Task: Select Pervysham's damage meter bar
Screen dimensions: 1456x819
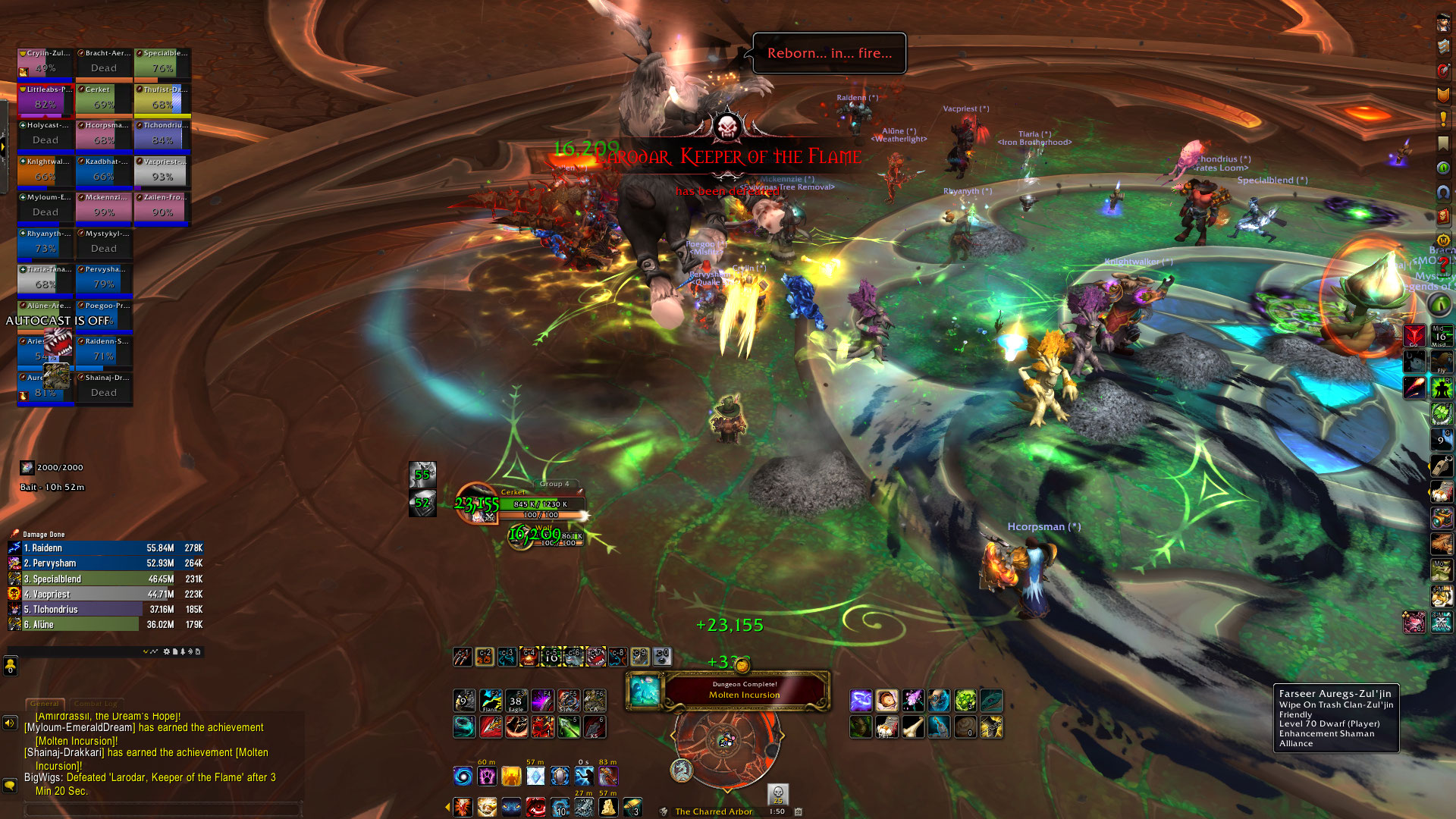Action: pos(105,563)
